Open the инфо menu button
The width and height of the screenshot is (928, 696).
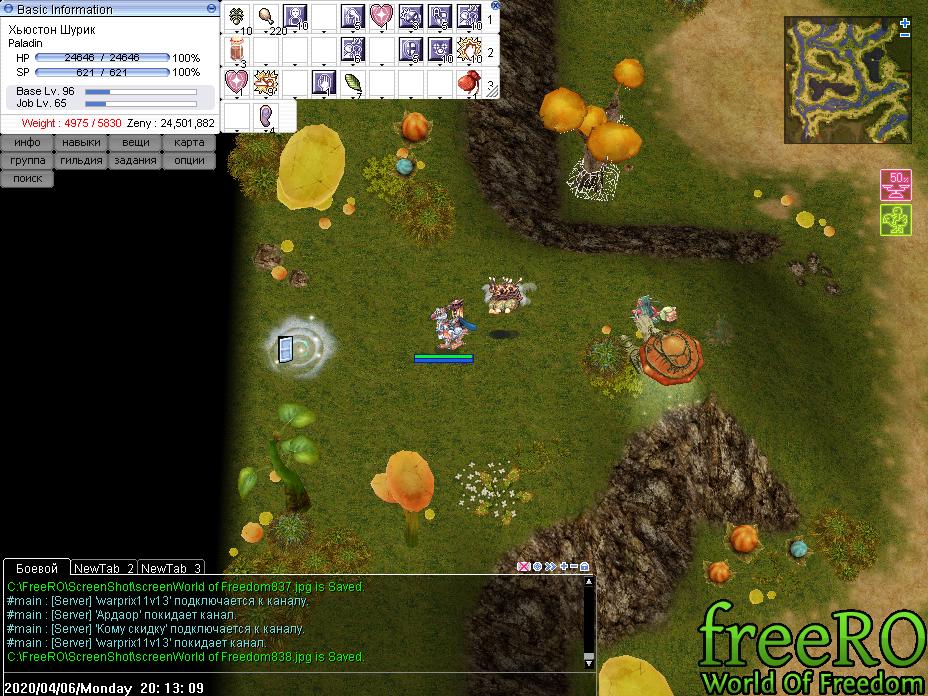click(27, 143)
